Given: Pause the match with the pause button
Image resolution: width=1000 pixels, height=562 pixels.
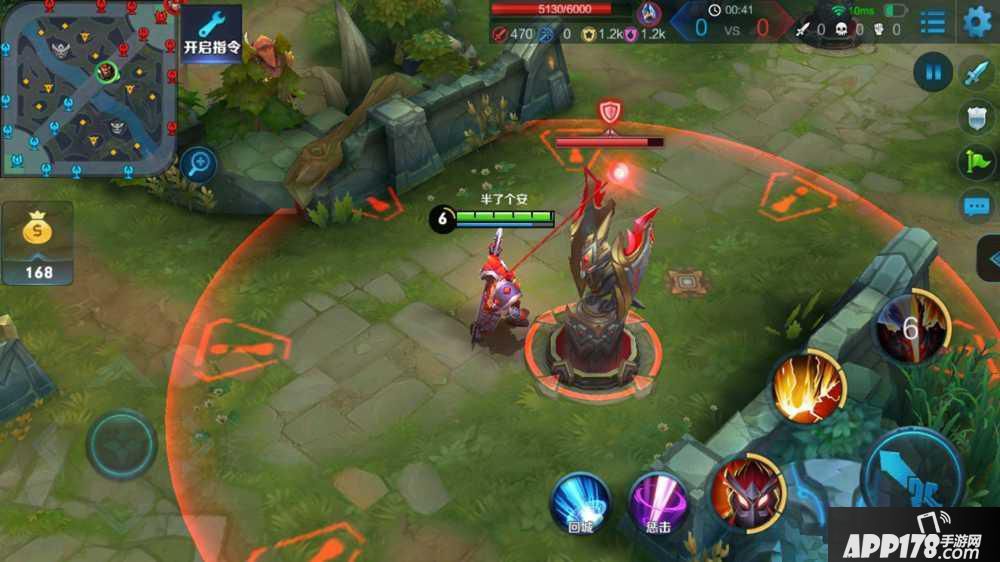Looking at the screenshot, I should click(x=932, y=72).
